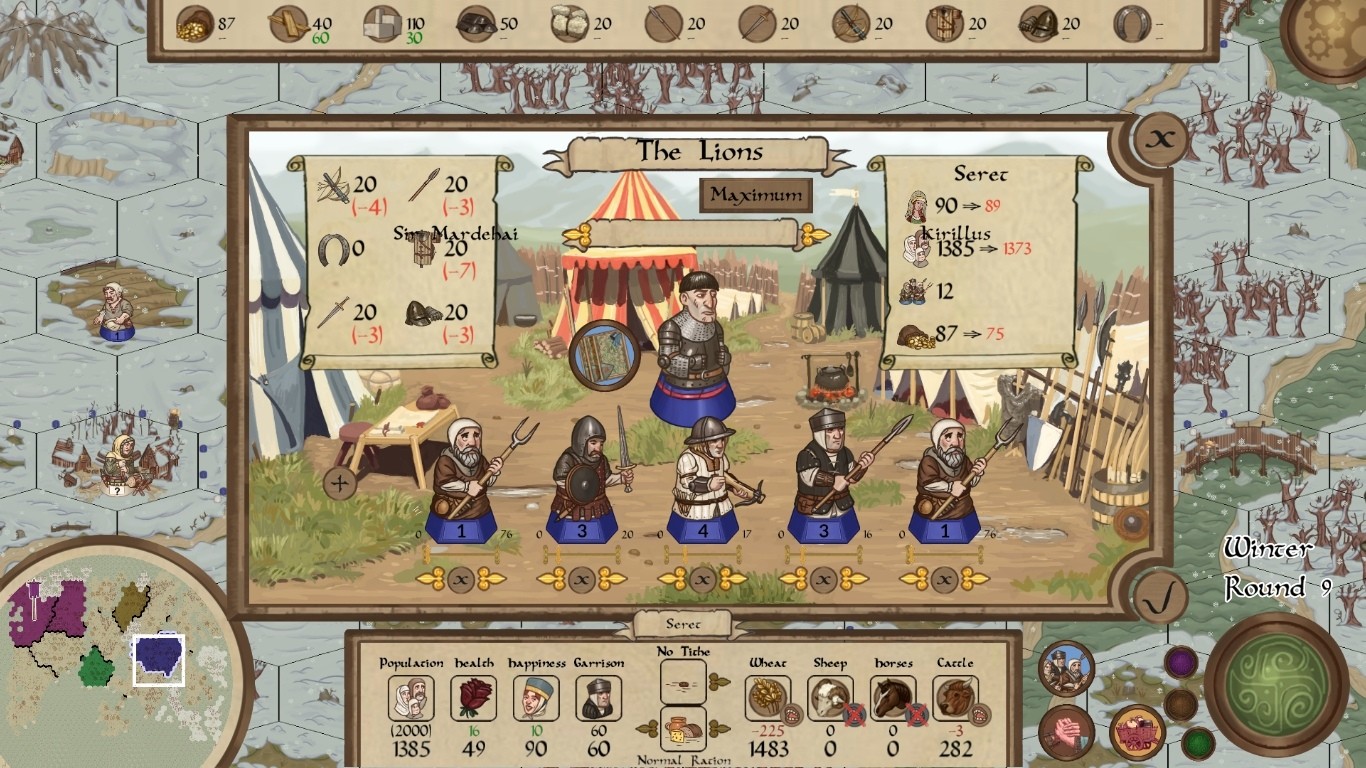Remove the crossbowman unit with its X button
1366x768 pixels.
coord(703,579)
